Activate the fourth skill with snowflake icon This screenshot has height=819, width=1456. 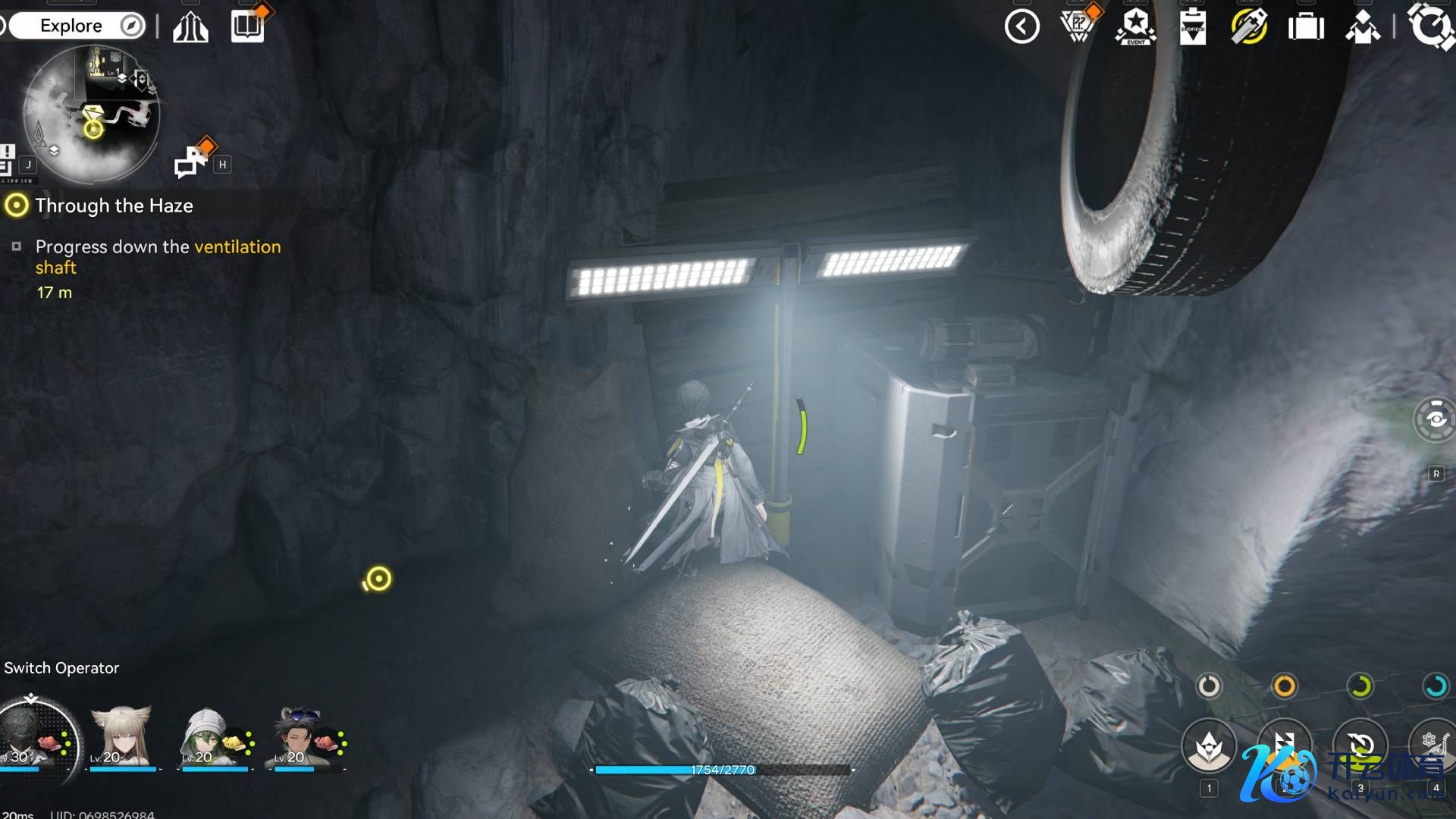(1433, 745)
